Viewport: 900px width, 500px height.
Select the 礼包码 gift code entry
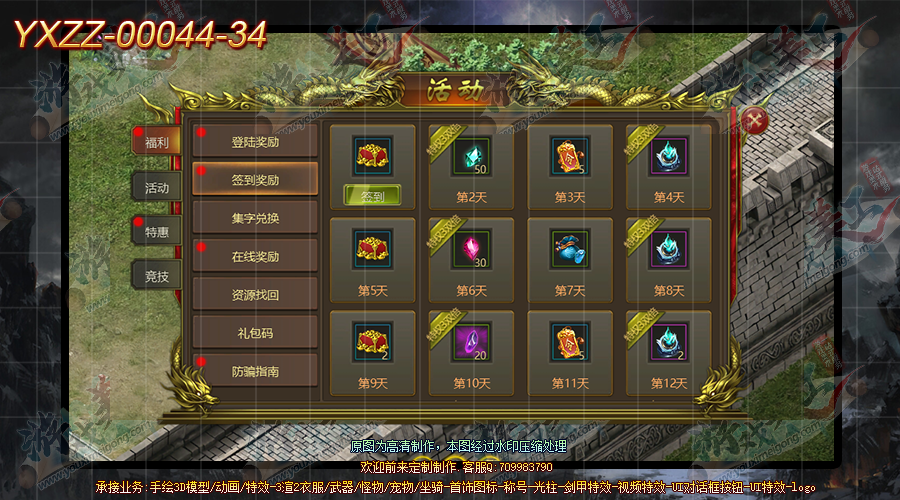[255, 332]
